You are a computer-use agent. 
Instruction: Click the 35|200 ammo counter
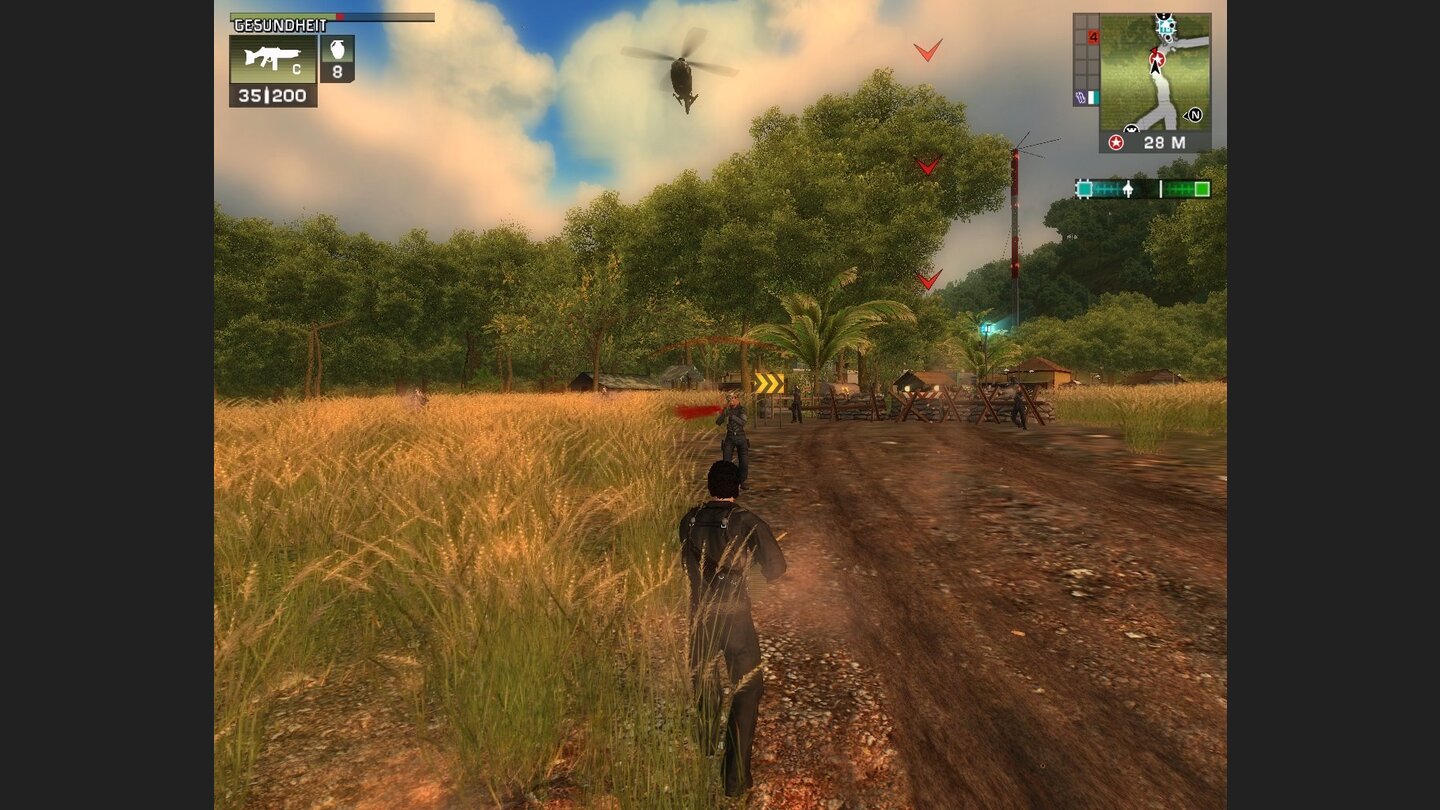272,95
